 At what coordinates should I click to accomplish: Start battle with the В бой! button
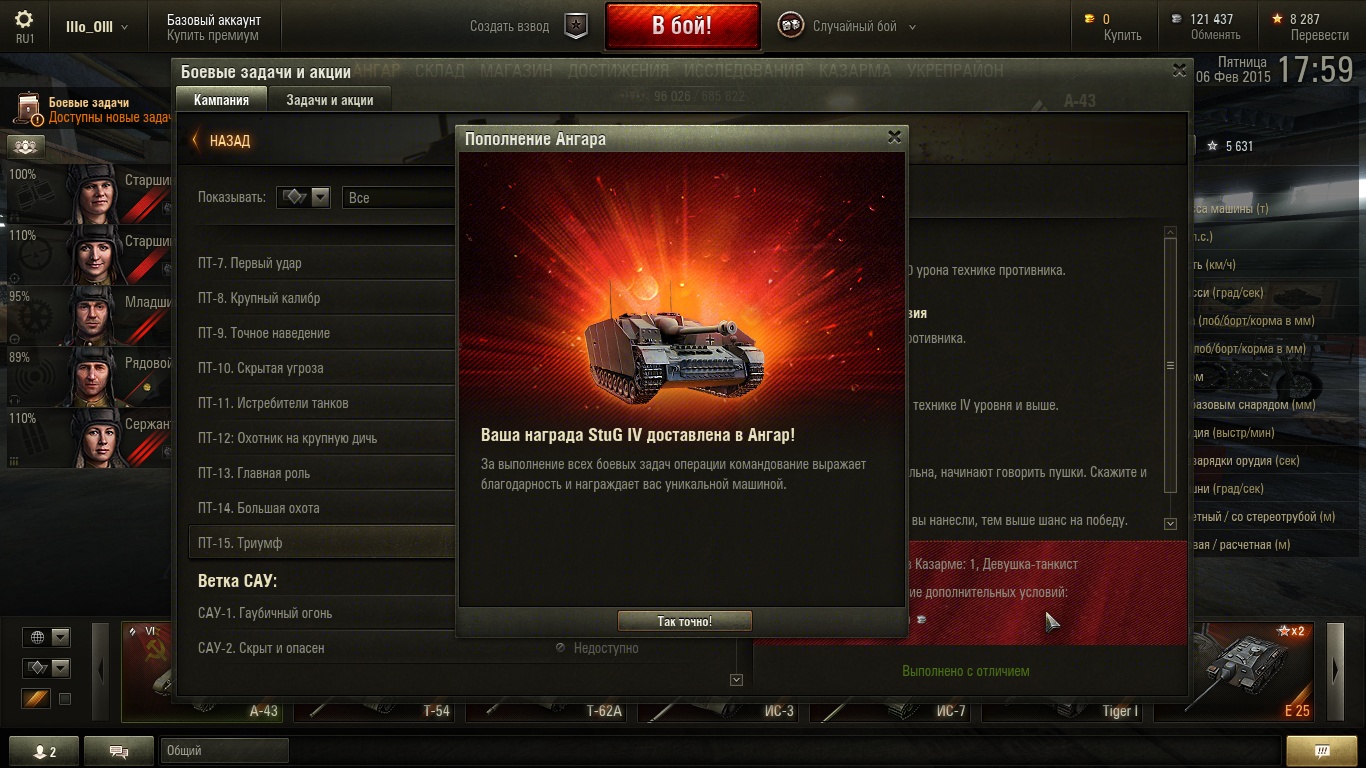pyautogui.click(x=682, y=26)
